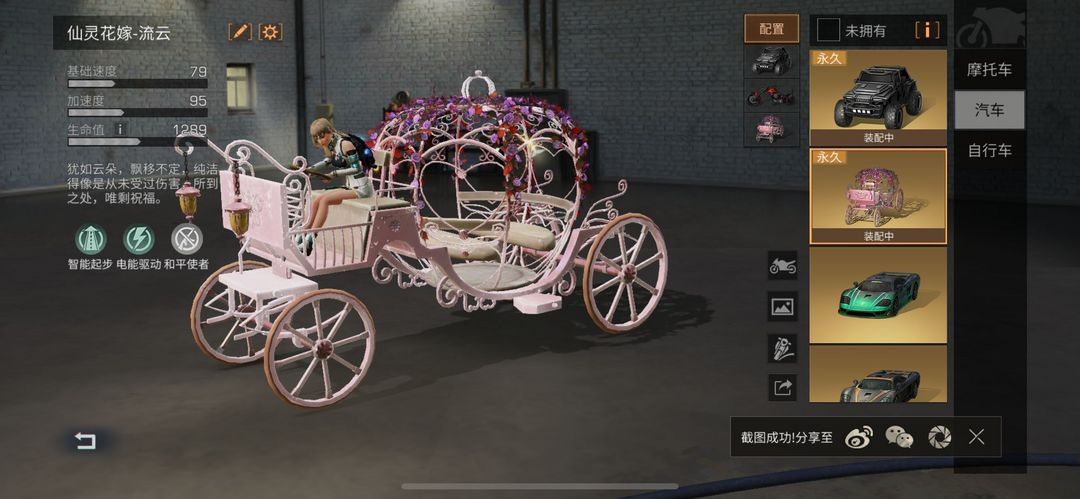Switch to the 自行车 tab
The image size is (1080, 499).
[x=989, y=151]
